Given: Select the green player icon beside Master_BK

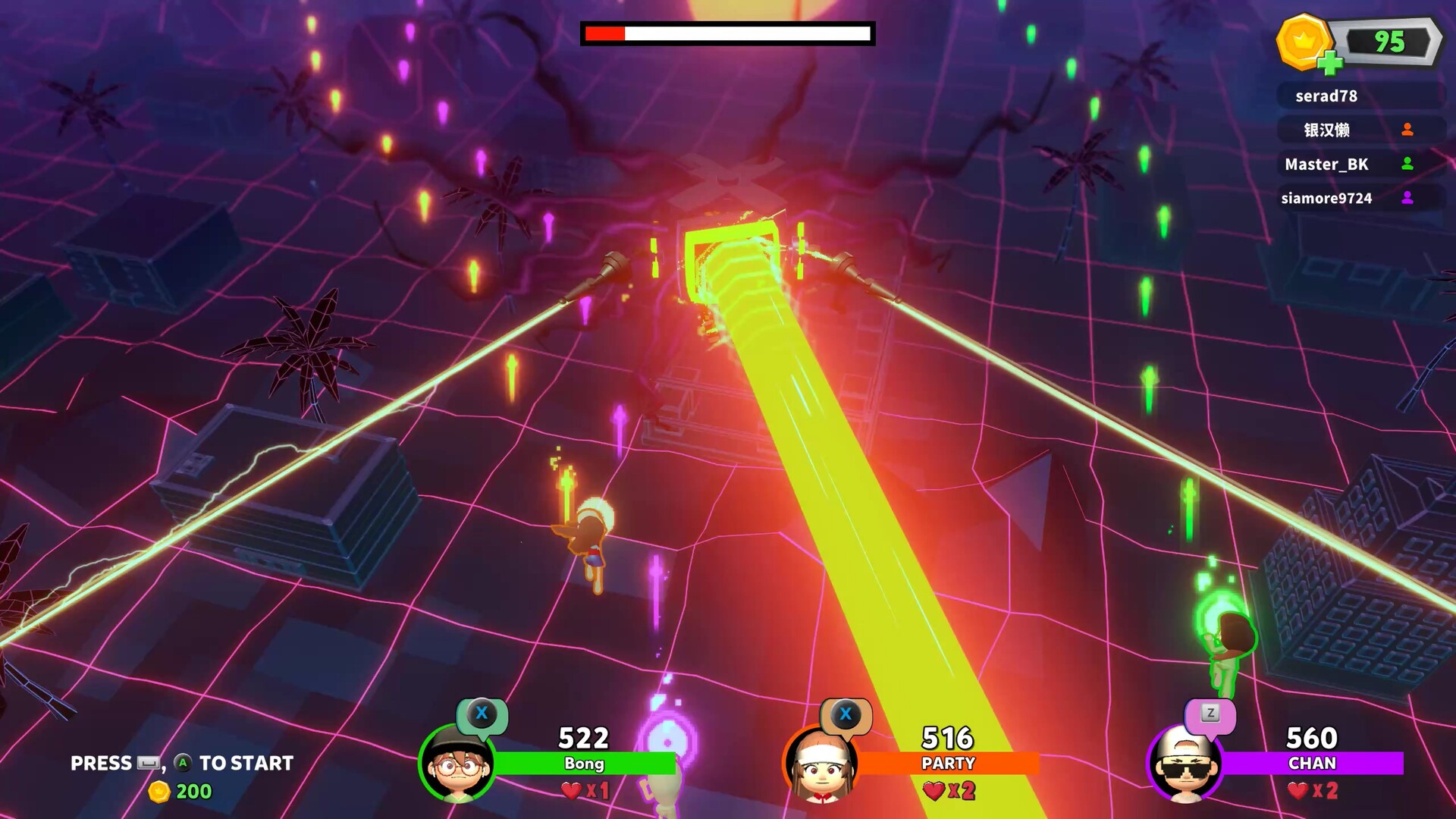Looking at the screenshot, I should click(1408, 165).
